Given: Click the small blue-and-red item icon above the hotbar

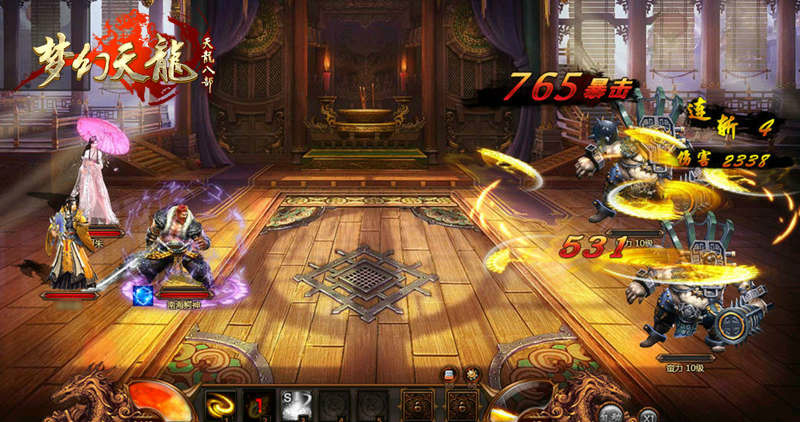Looking at the screenshot, I should click(451, 374).
